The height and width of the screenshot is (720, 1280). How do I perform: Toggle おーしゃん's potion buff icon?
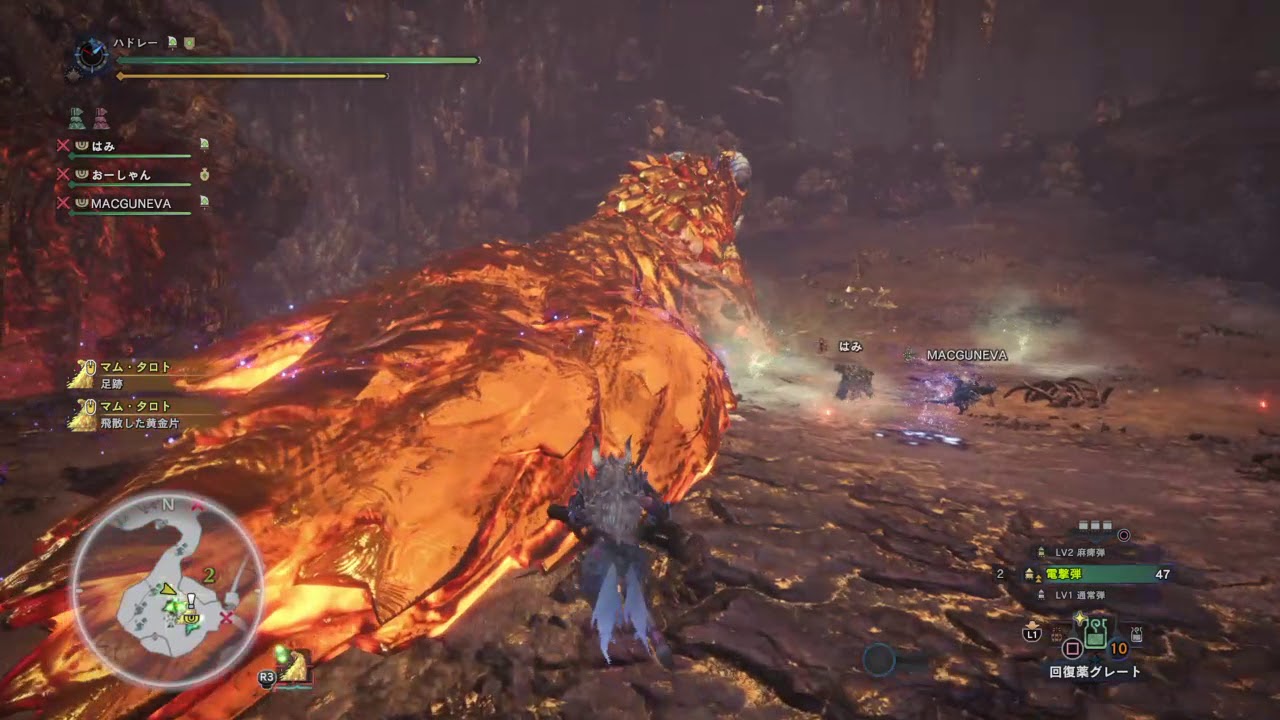pyautogui.click(x=205, y=175)
